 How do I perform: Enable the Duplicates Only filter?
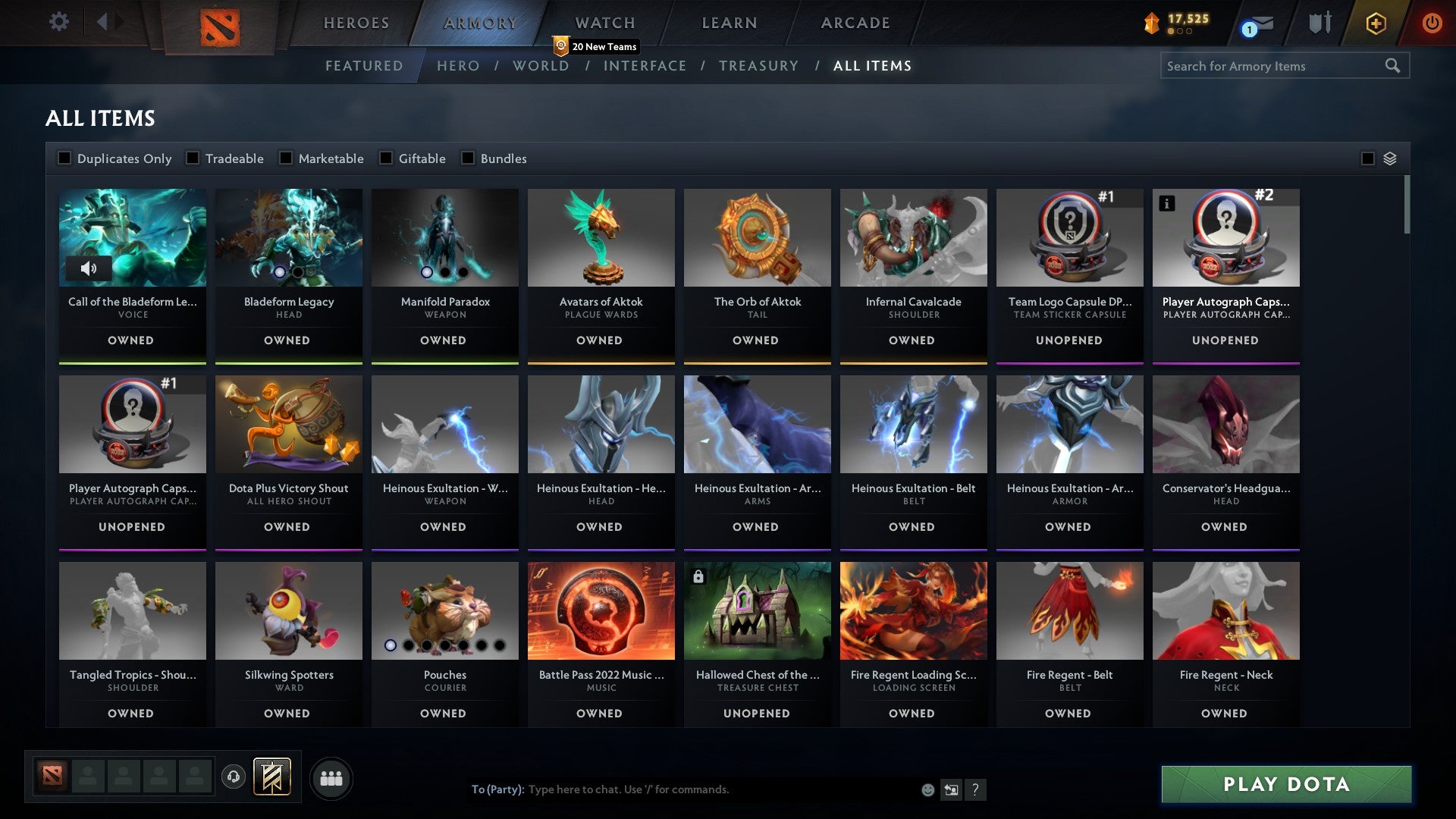point(64,158)
